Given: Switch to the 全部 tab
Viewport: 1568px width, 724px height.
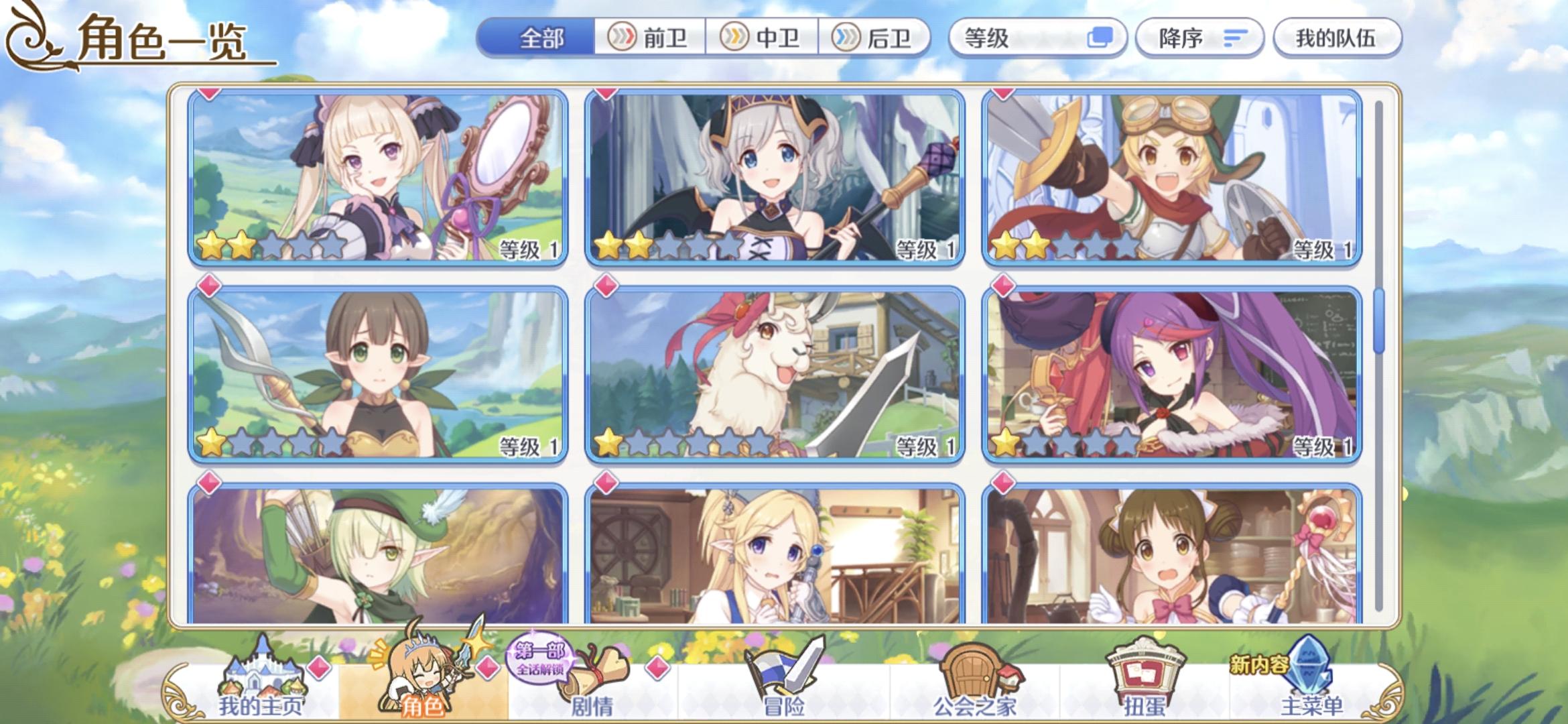Looking at the screenshot, I should pos(541,38).
